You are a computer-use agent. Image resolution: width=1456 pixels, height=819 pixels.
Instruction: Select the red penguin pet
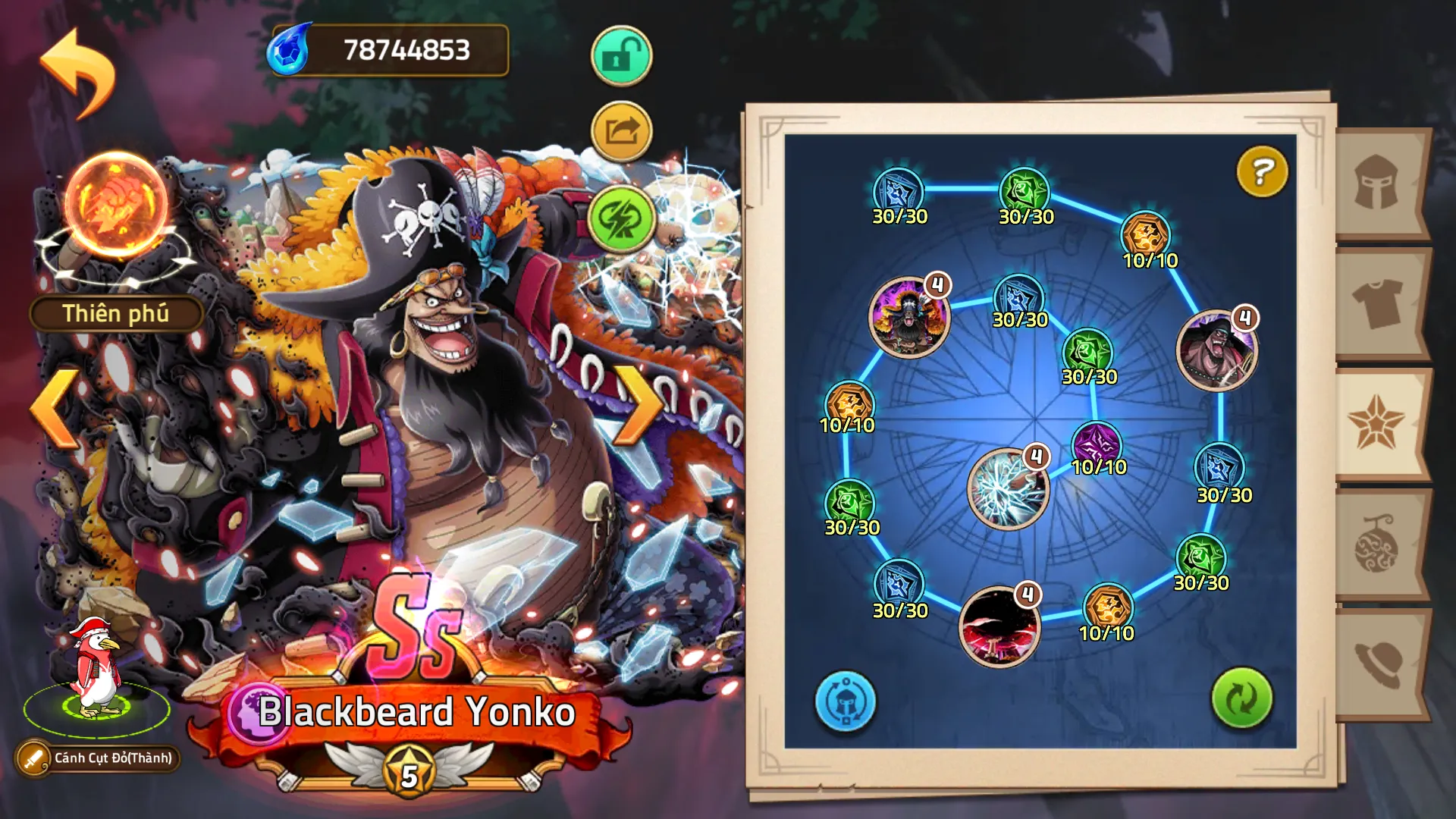tap(96, 667)
